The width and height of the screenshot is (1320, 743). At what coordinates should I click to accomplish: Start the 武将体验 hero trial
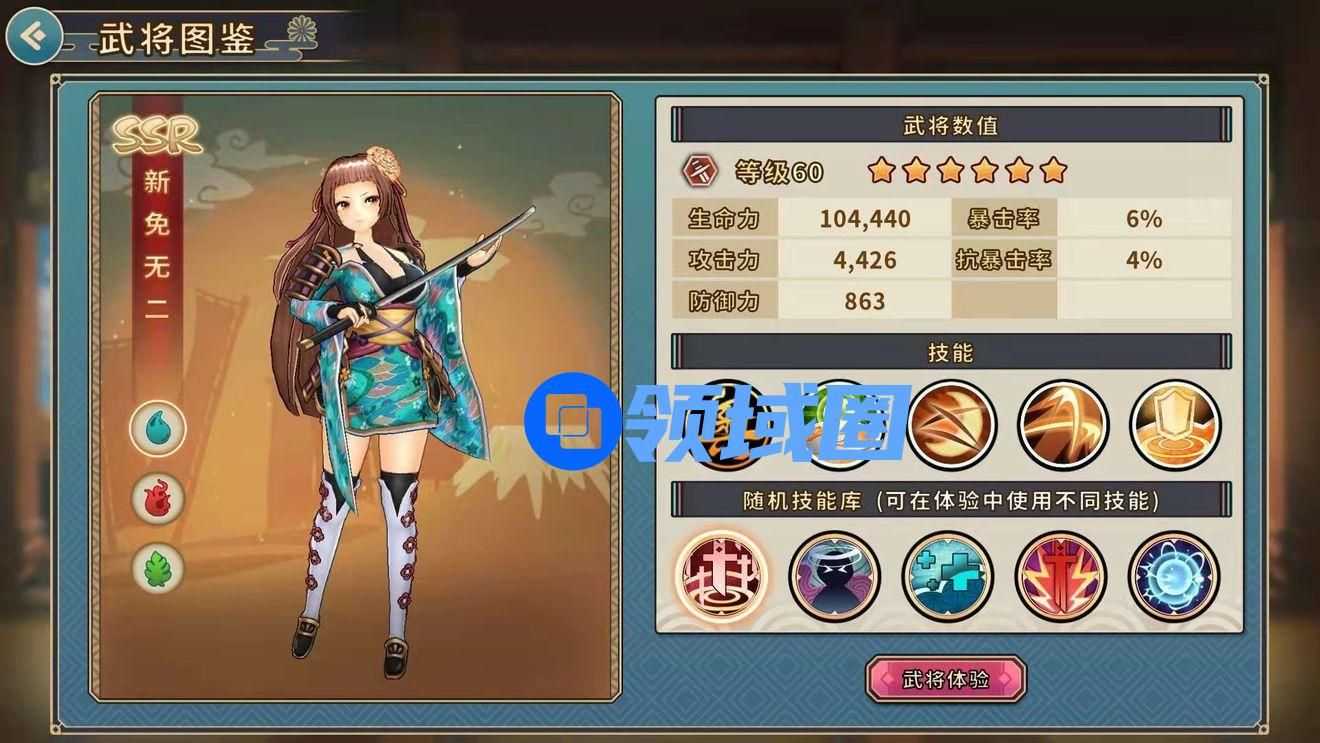coord(945,680)
